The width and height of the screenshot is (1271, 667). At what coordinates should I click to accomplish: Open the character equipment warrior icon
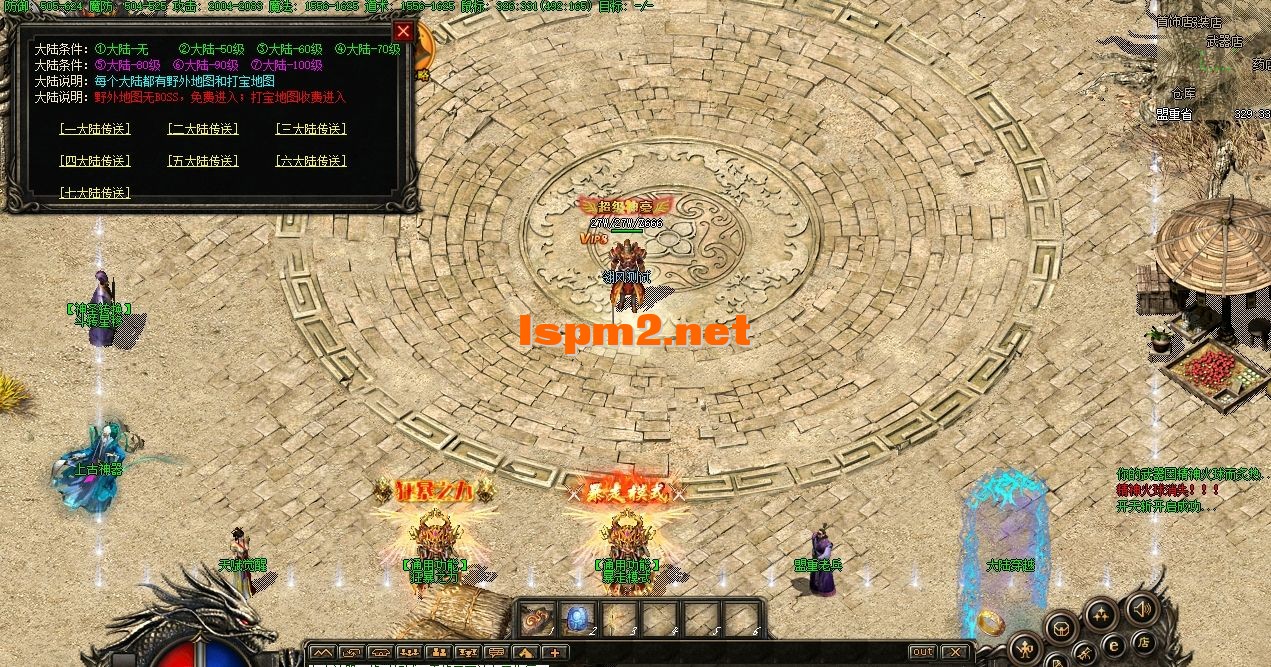(1026, 648)
